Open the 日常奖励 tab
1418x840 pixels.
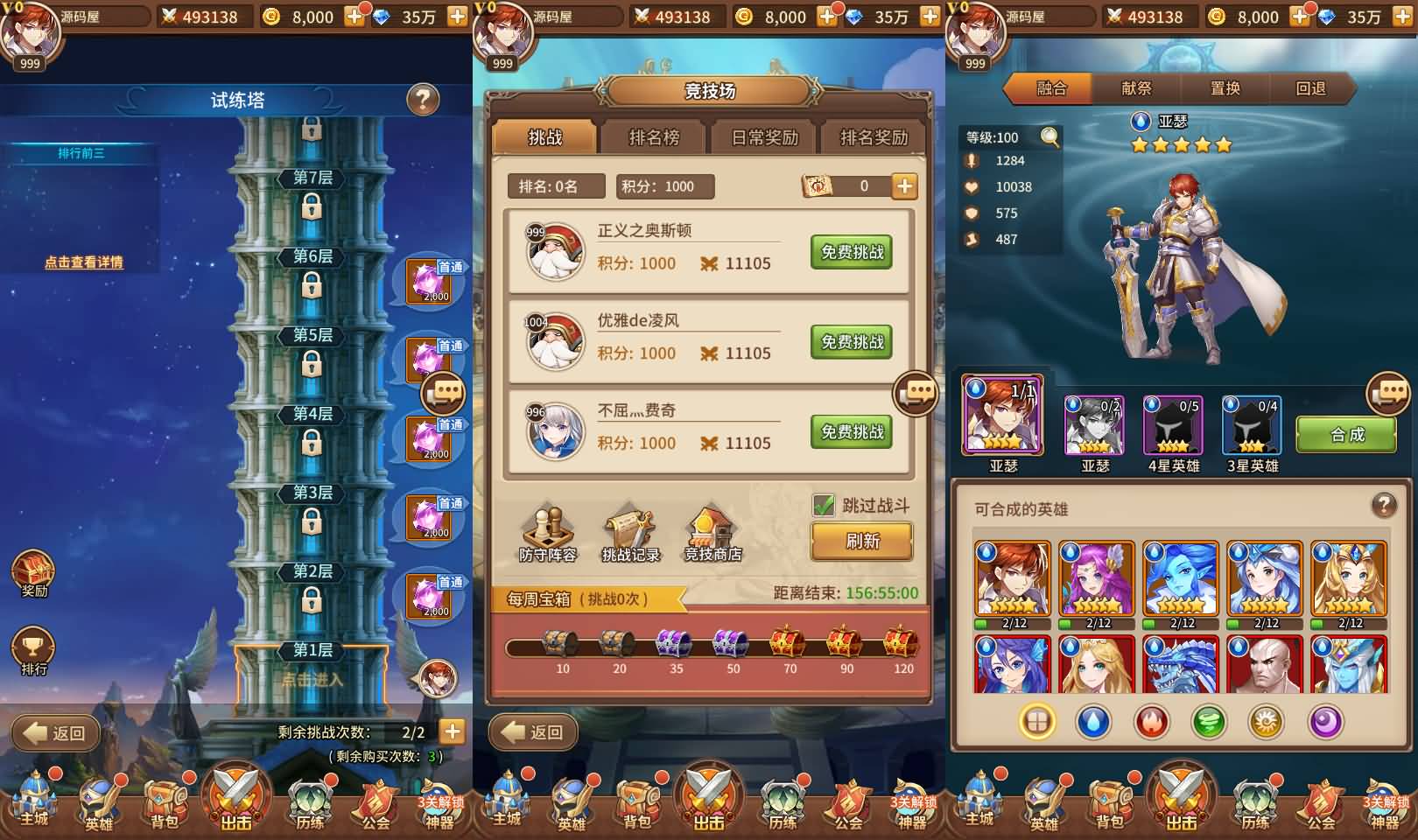[764, 137]
